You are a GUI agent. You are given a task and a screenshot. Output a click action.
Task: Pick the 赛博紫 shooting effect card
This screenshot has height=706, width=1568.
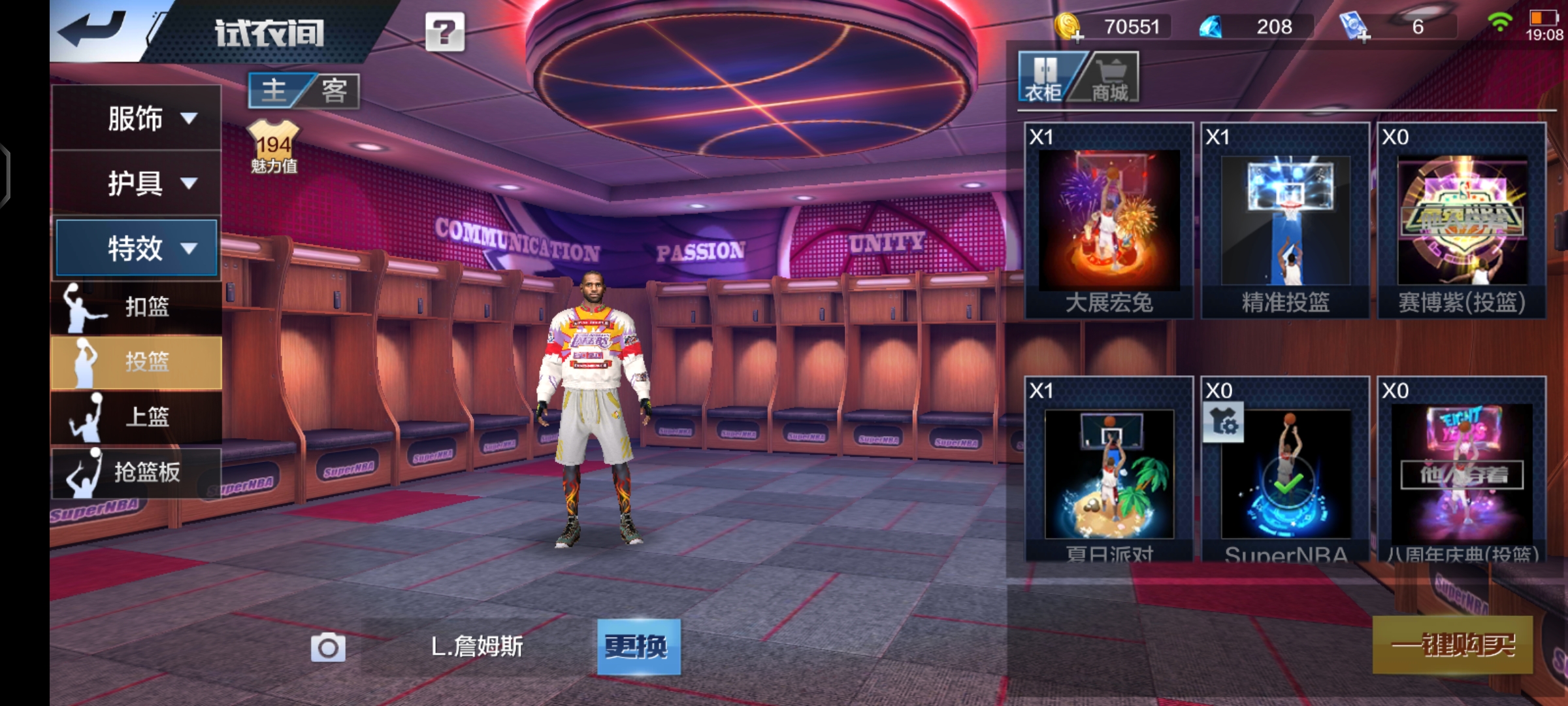(1462, 220)
